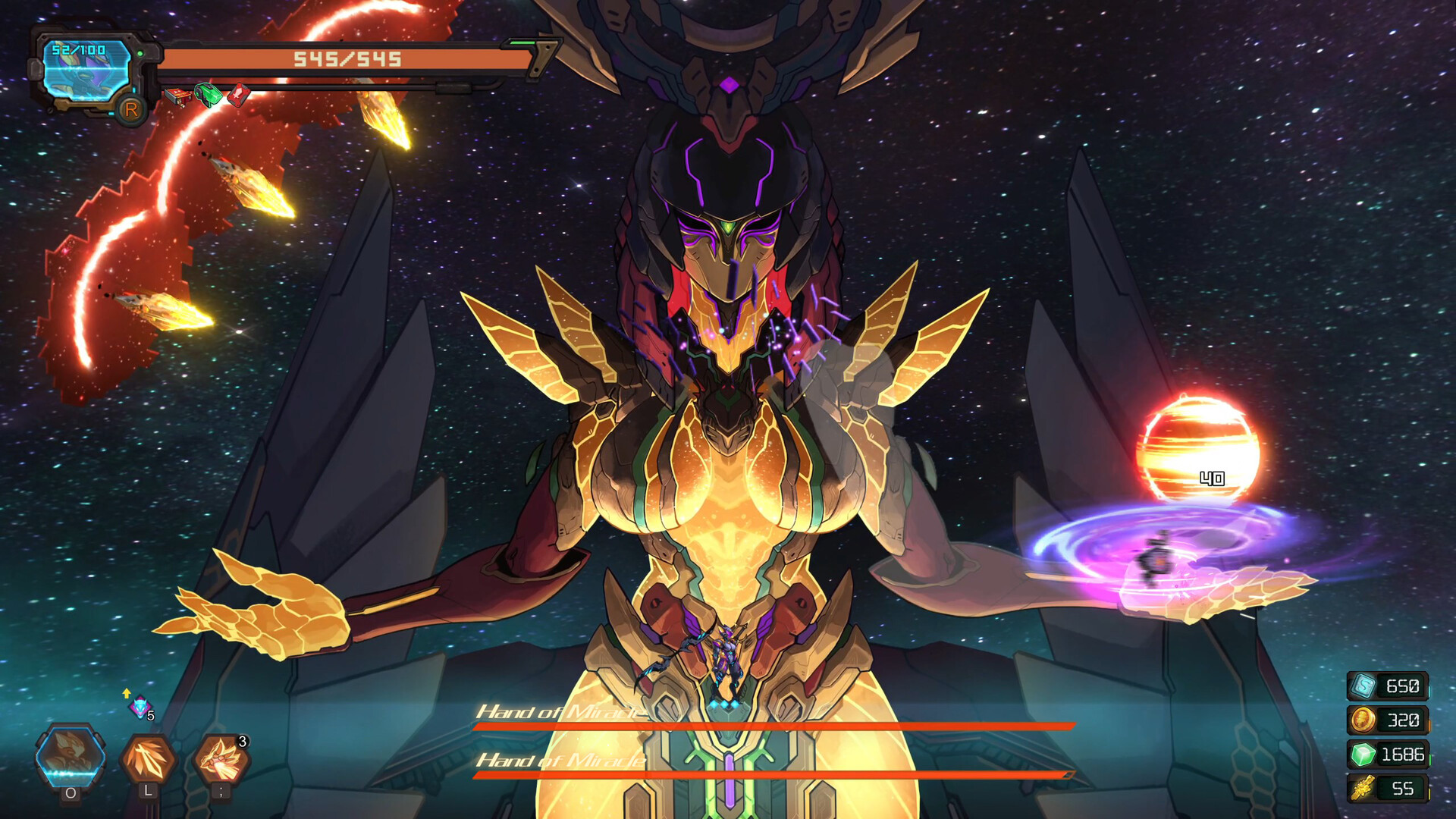Click the golden wrench parts icon
The image size is (1456, 819).
[x=1363, y=788]
